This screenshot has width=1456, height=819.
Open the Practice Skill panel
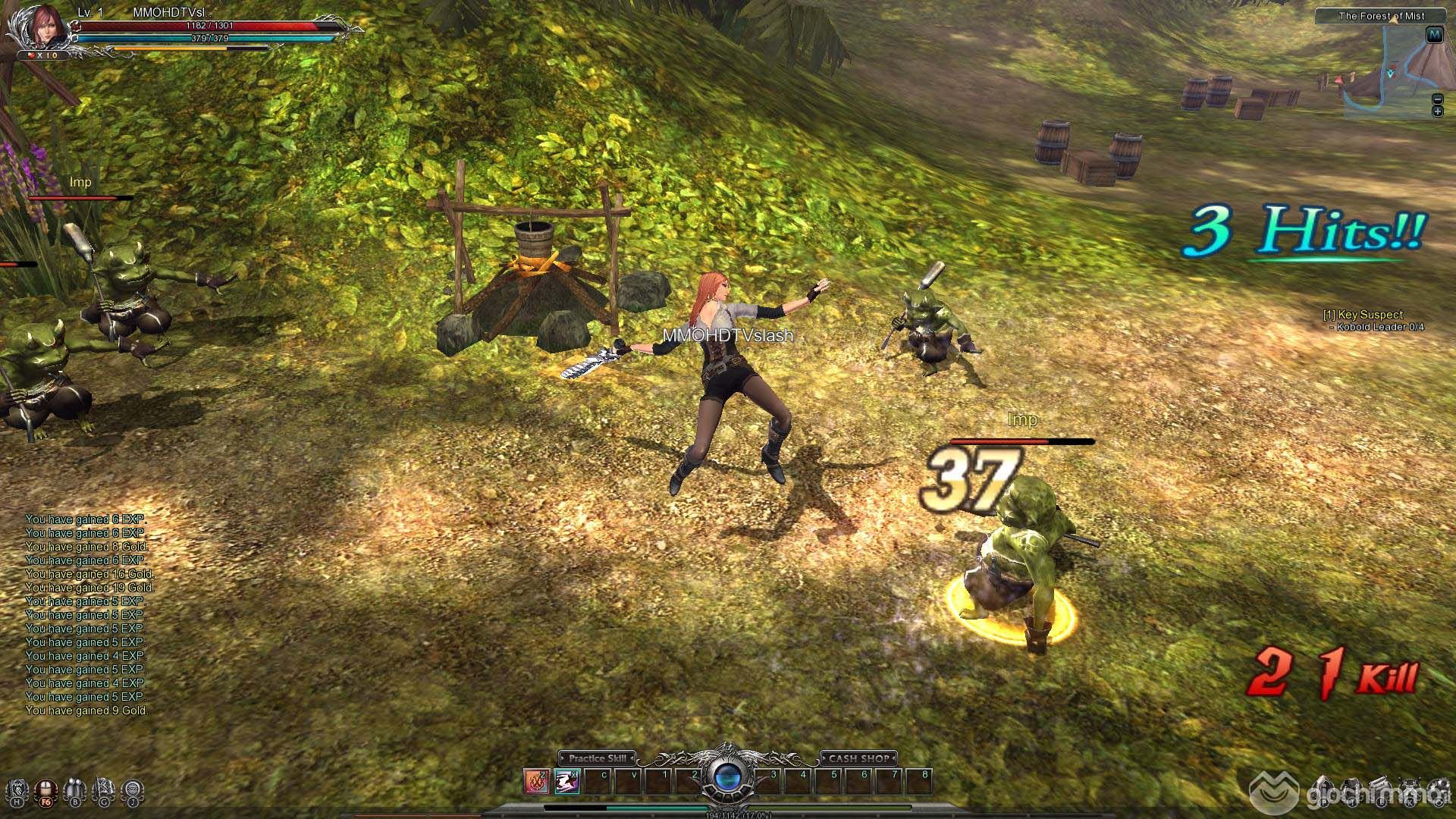(598, 758)
